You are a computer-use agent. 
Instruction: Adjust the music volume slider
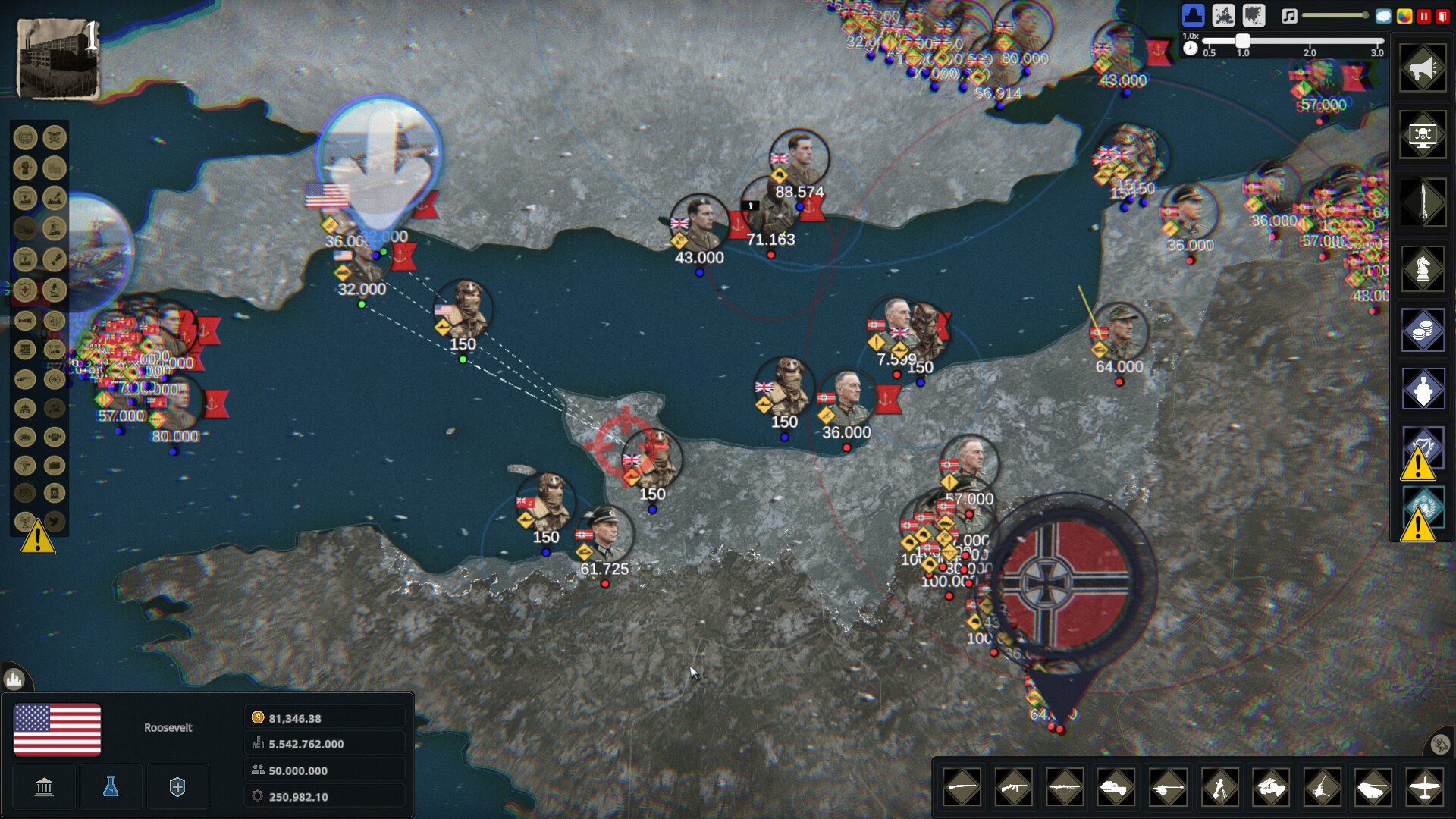pyautogui.click(x=1335, y=15)
